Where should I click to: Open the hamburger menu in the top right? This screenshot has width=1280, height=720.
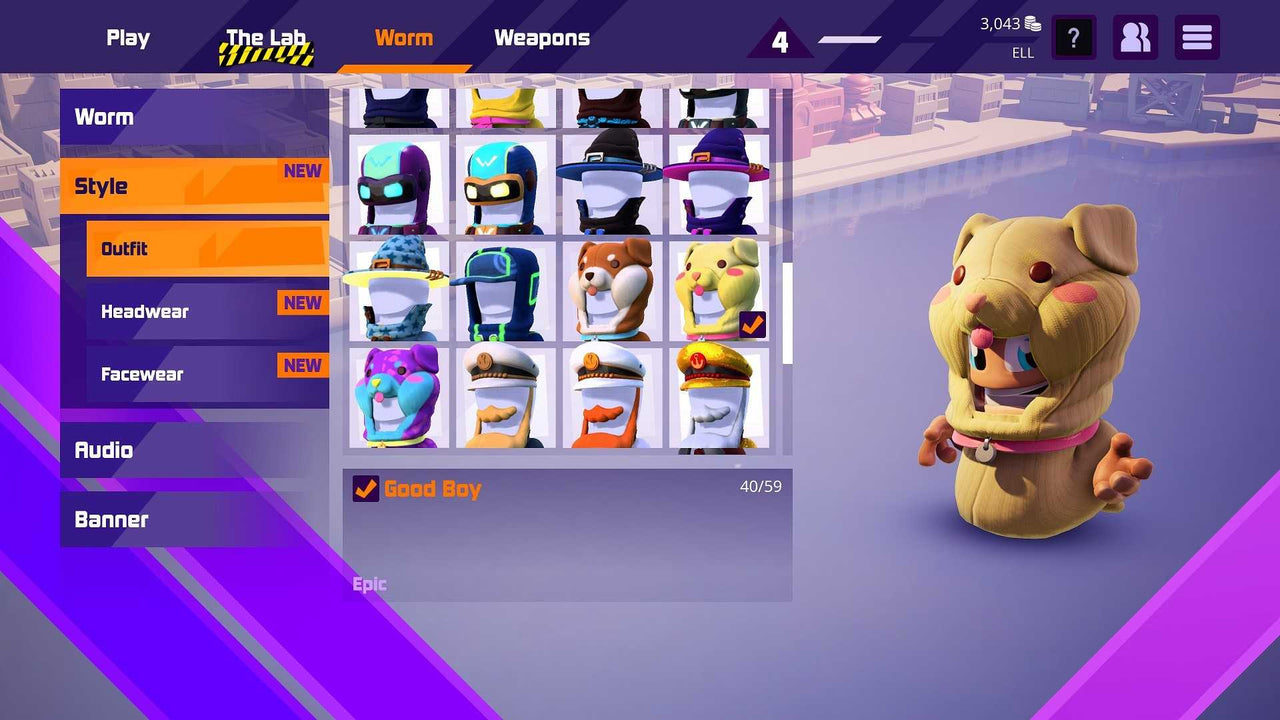click(x=1196, y=37)
